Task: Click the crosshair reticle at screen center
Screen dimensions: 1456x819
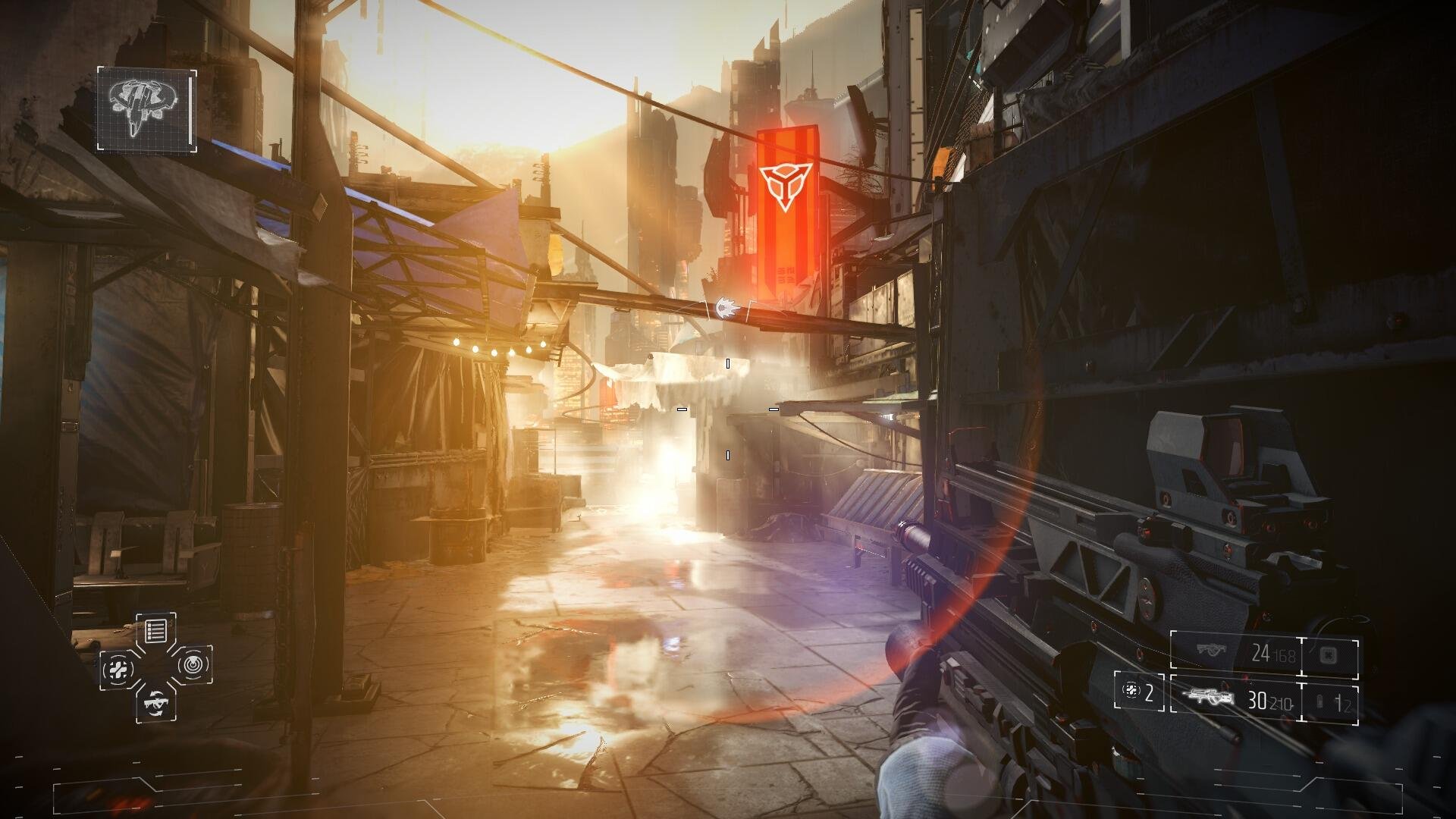Action: click(728, 409)
